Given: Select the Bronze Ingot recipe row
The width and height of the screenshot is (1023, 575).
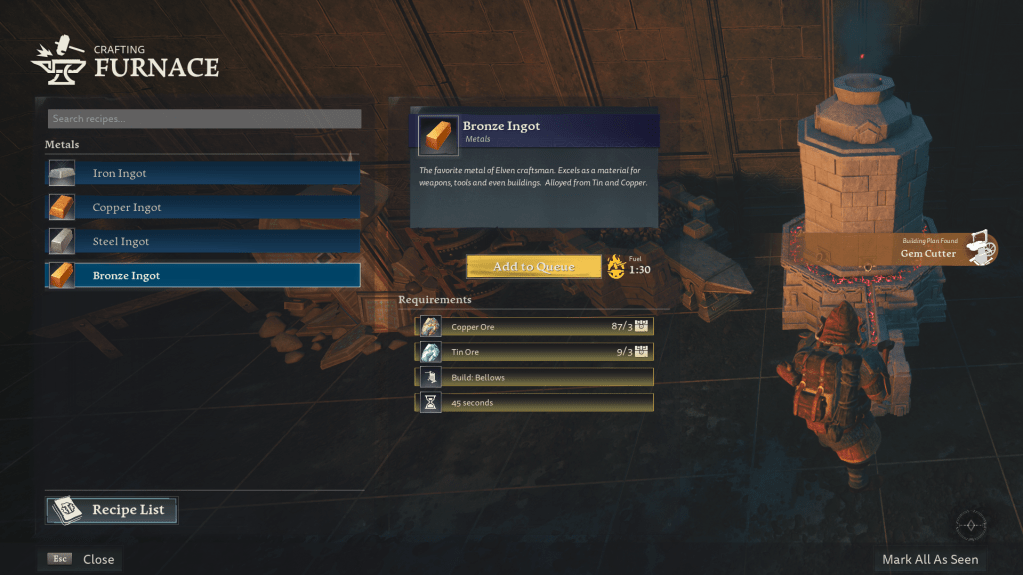Looking at the screenshot, I should coord(203,276).
